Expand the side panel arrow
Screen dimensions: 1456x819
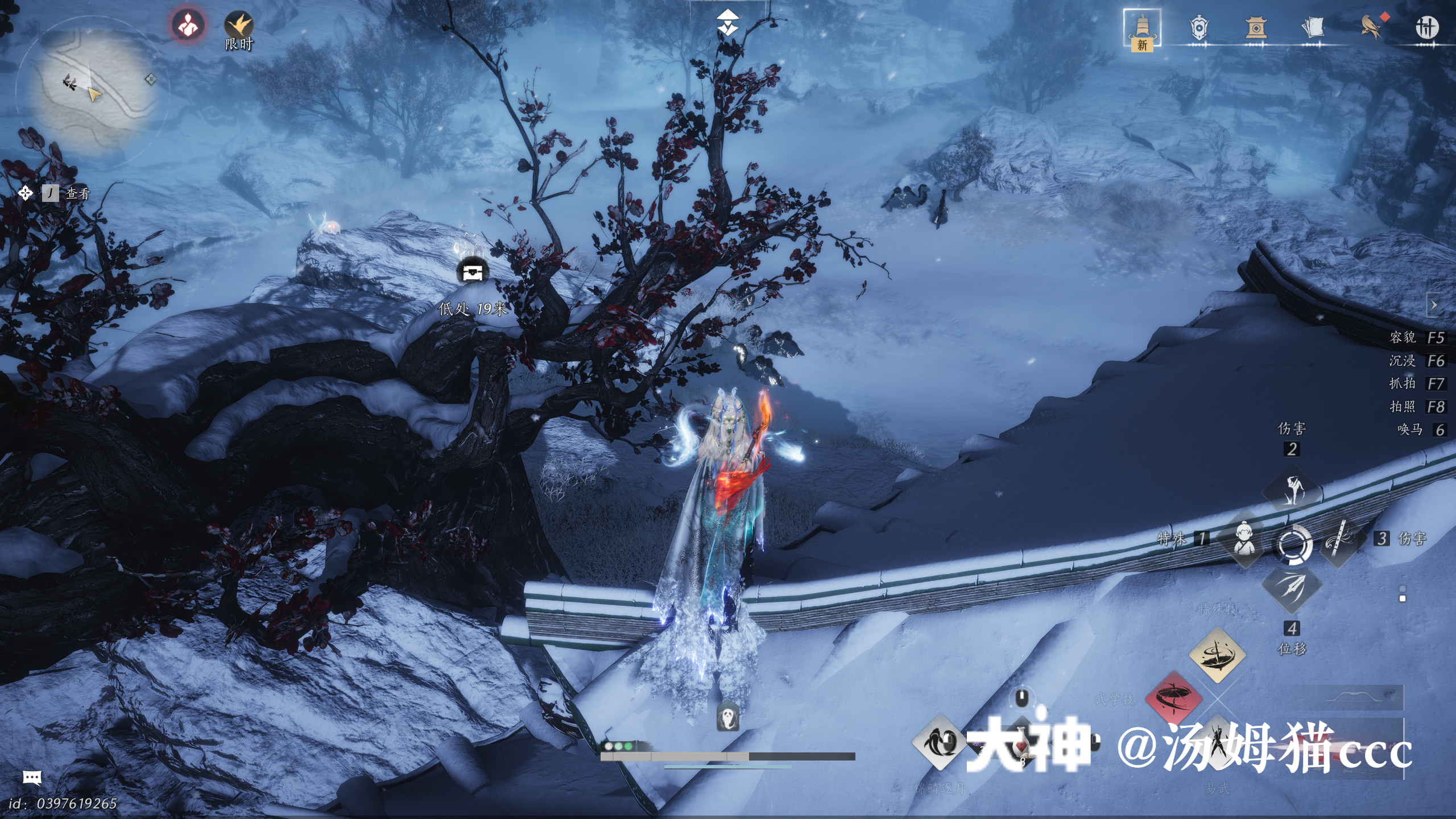(1434, 305)
